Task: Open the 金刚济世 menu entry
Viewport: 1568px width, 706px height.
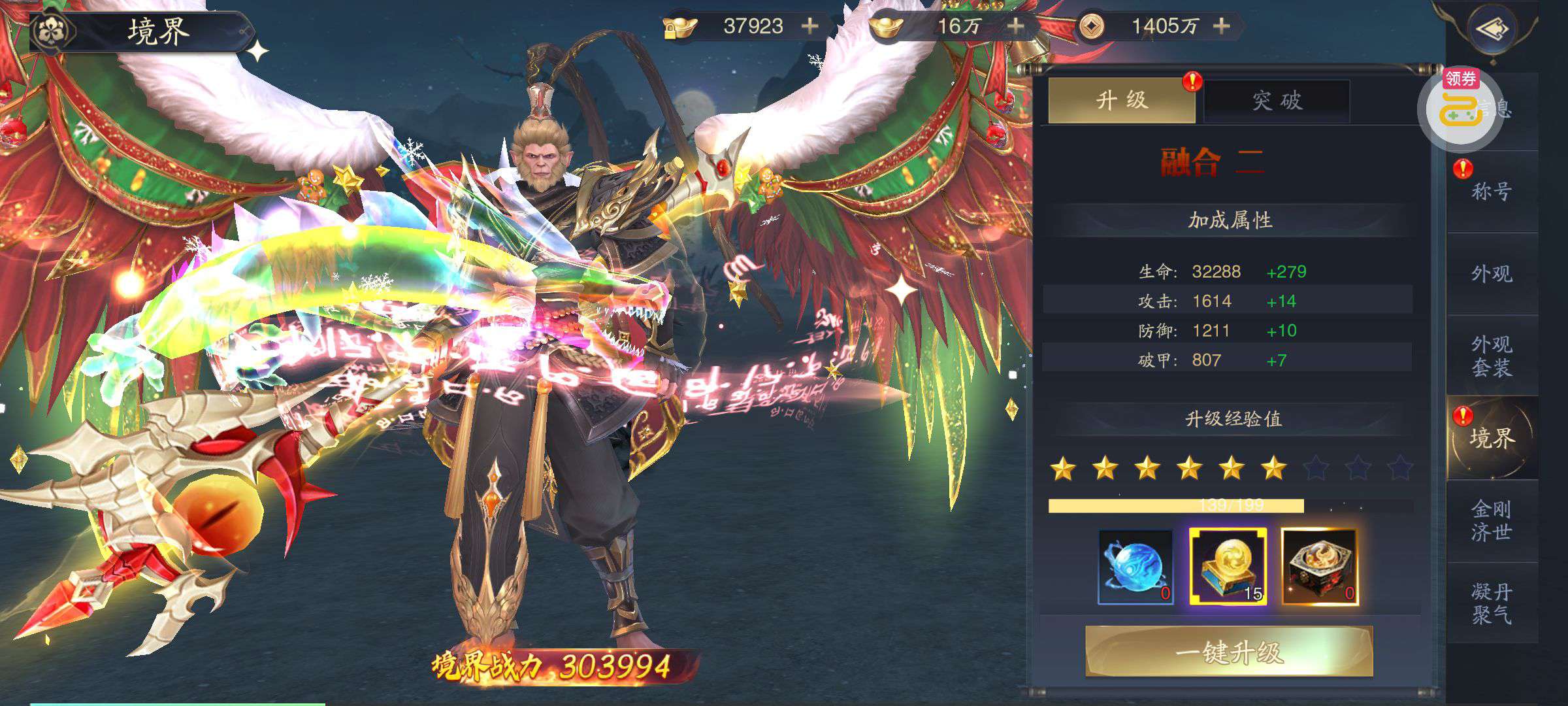Action: tap(1492, 520)
